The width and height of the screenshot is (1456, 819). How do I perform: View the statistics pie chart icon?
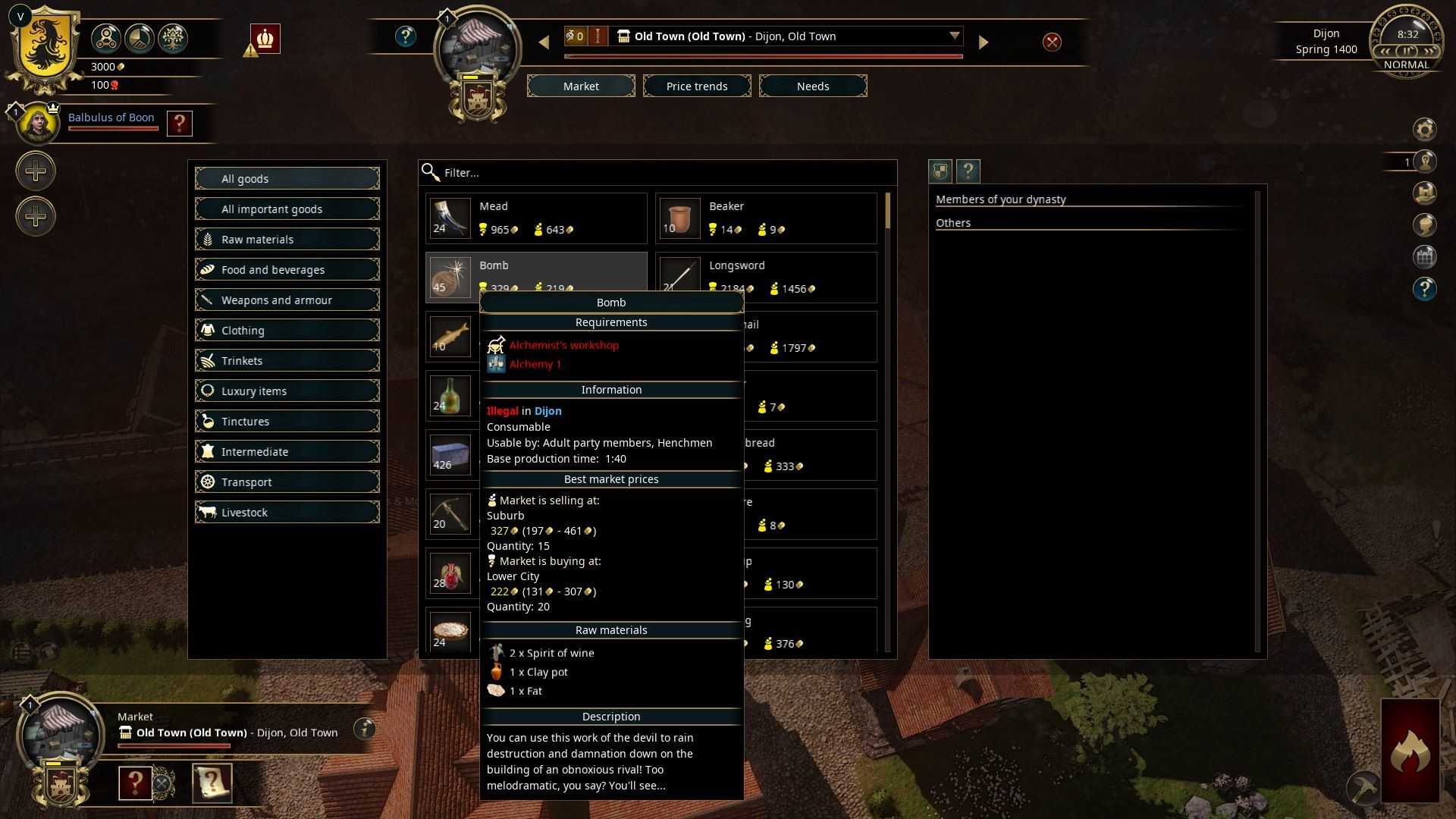(140, 38)
